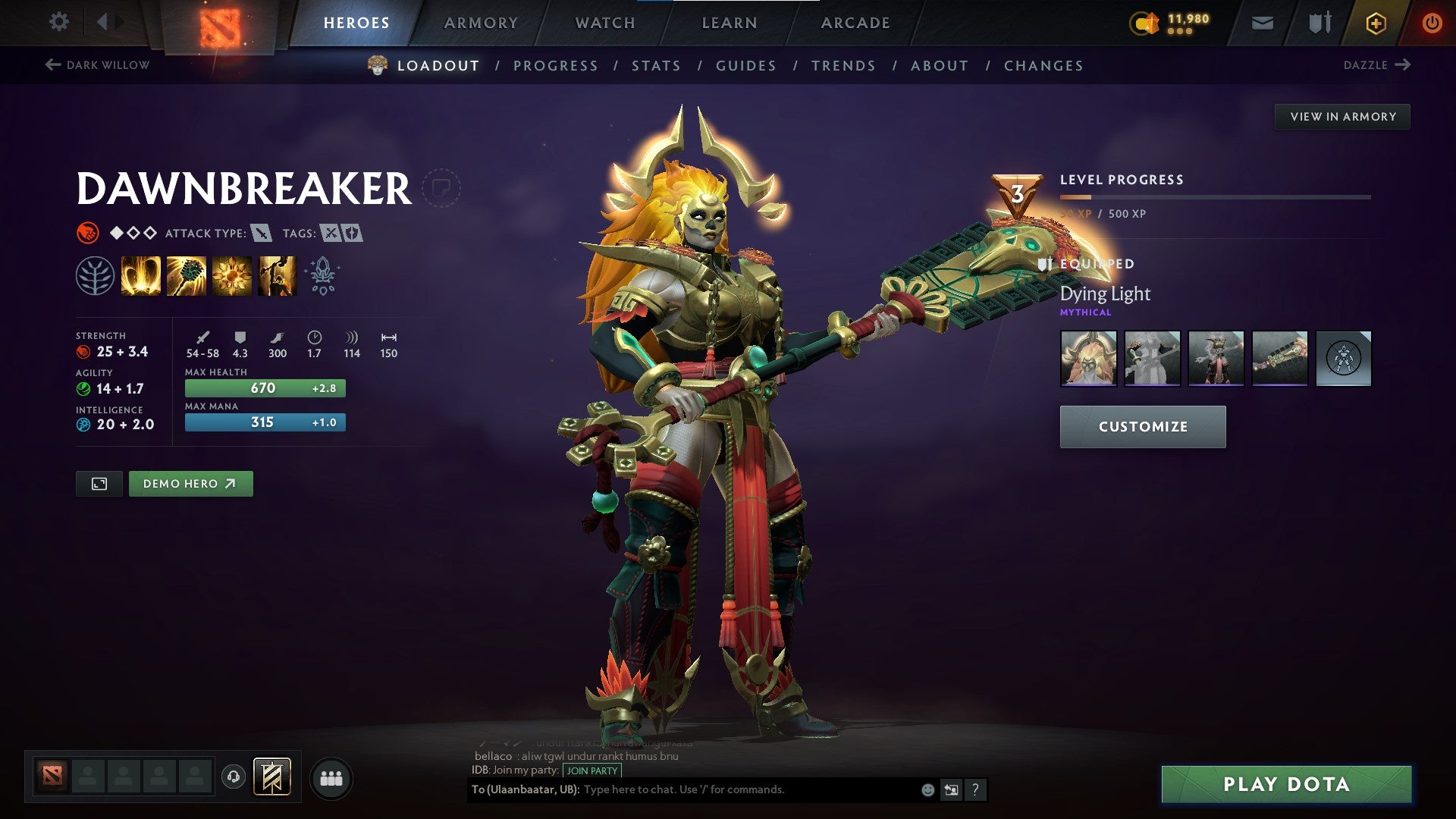Open the notifications envelope icon
This screenshot has height=819, width=1456.
pyautogui.click(x=1261, y=23)
